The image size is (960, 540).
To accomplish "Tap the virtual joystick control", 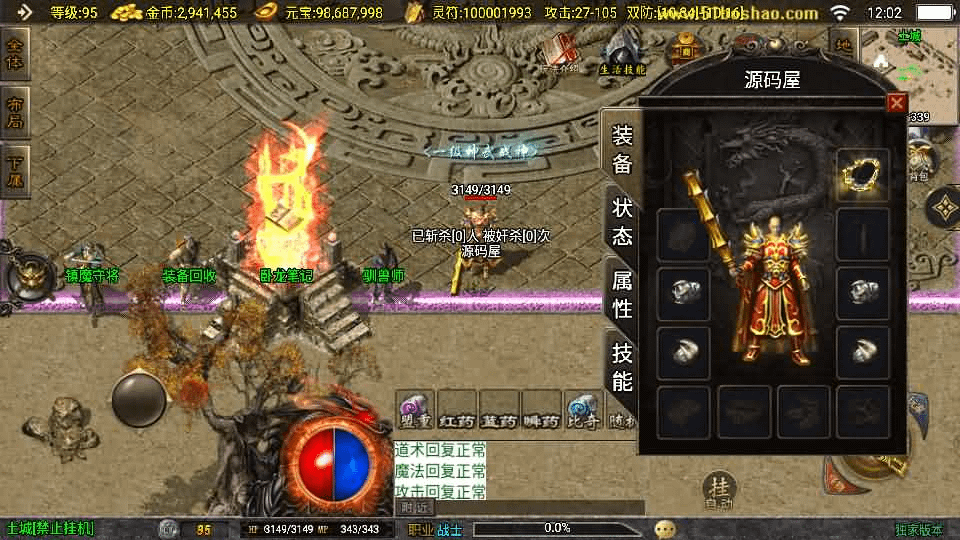I will click(x=138, y=400).
